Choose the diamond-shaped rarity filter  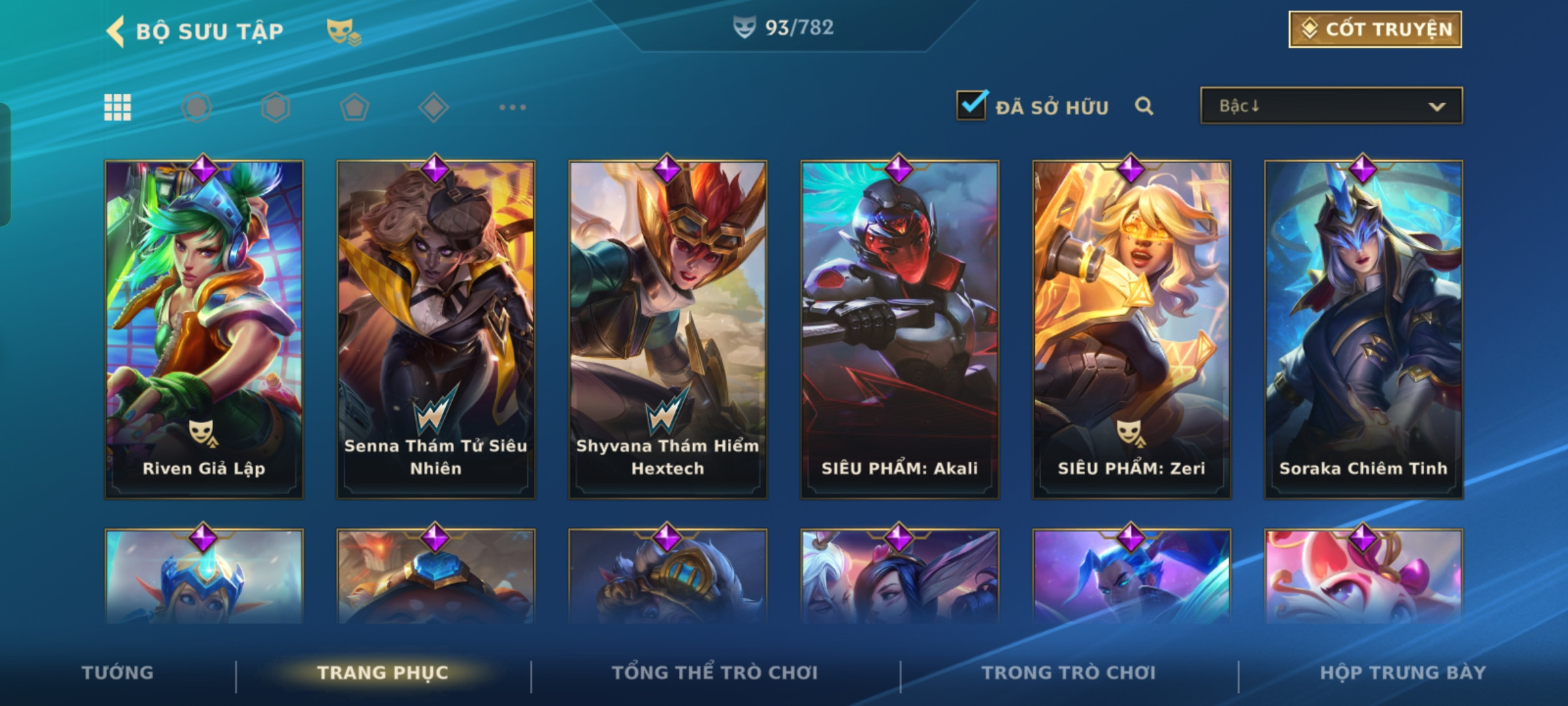click(433, 107)
